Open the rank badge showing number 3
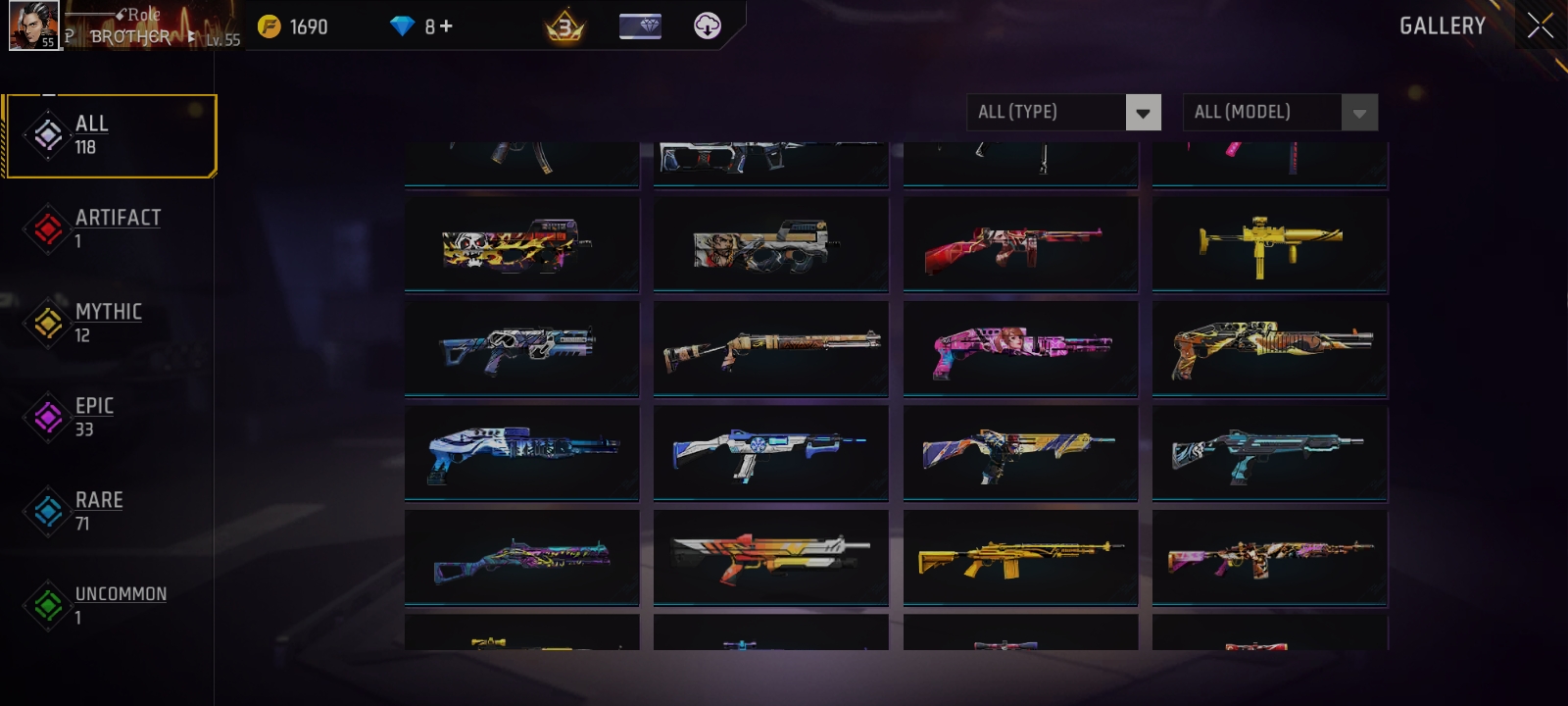The width and height of the screenshot is (1568, 706). (x=564, y=25)
